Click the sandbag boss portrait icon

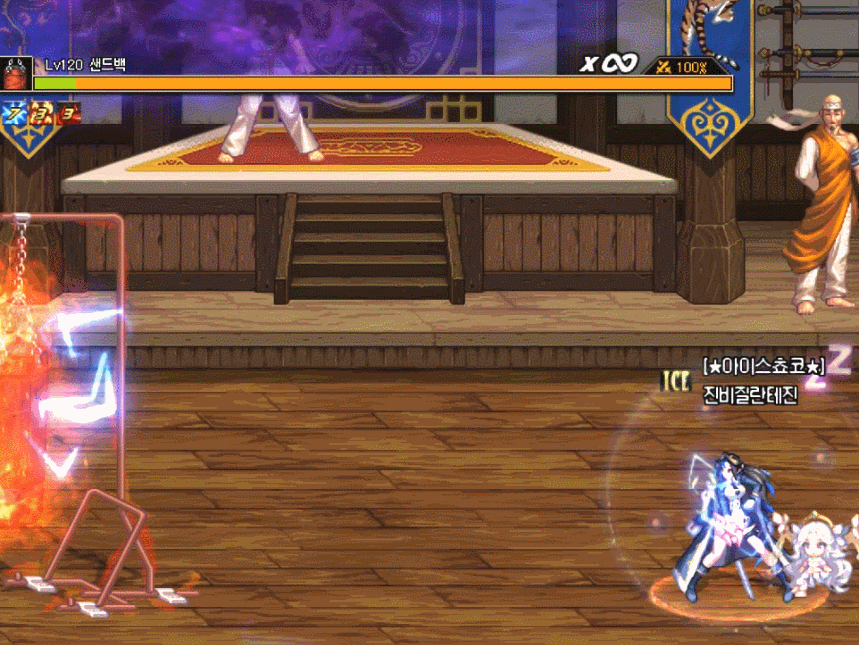tap(16, 74)
